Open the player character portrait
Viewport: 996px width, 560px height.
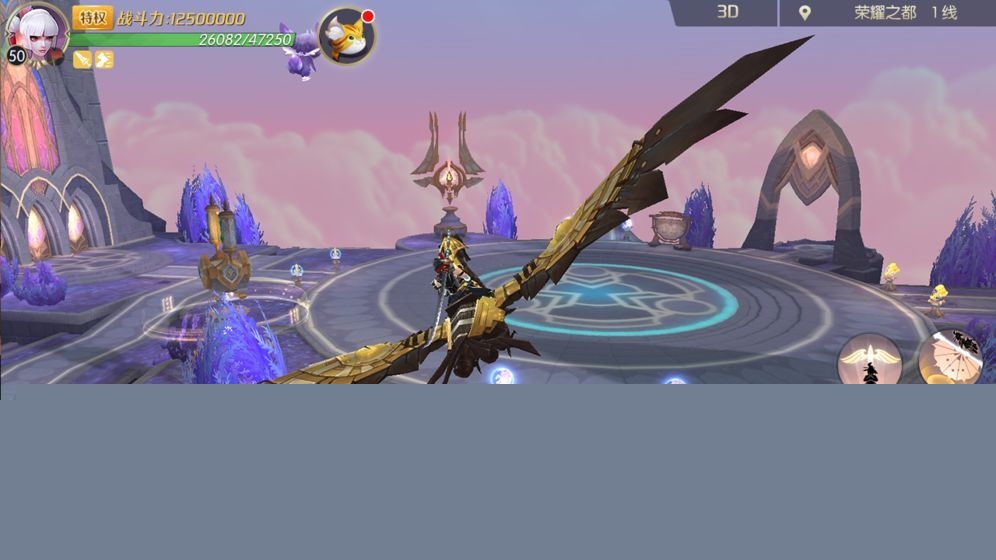click(x=36, y=30)
